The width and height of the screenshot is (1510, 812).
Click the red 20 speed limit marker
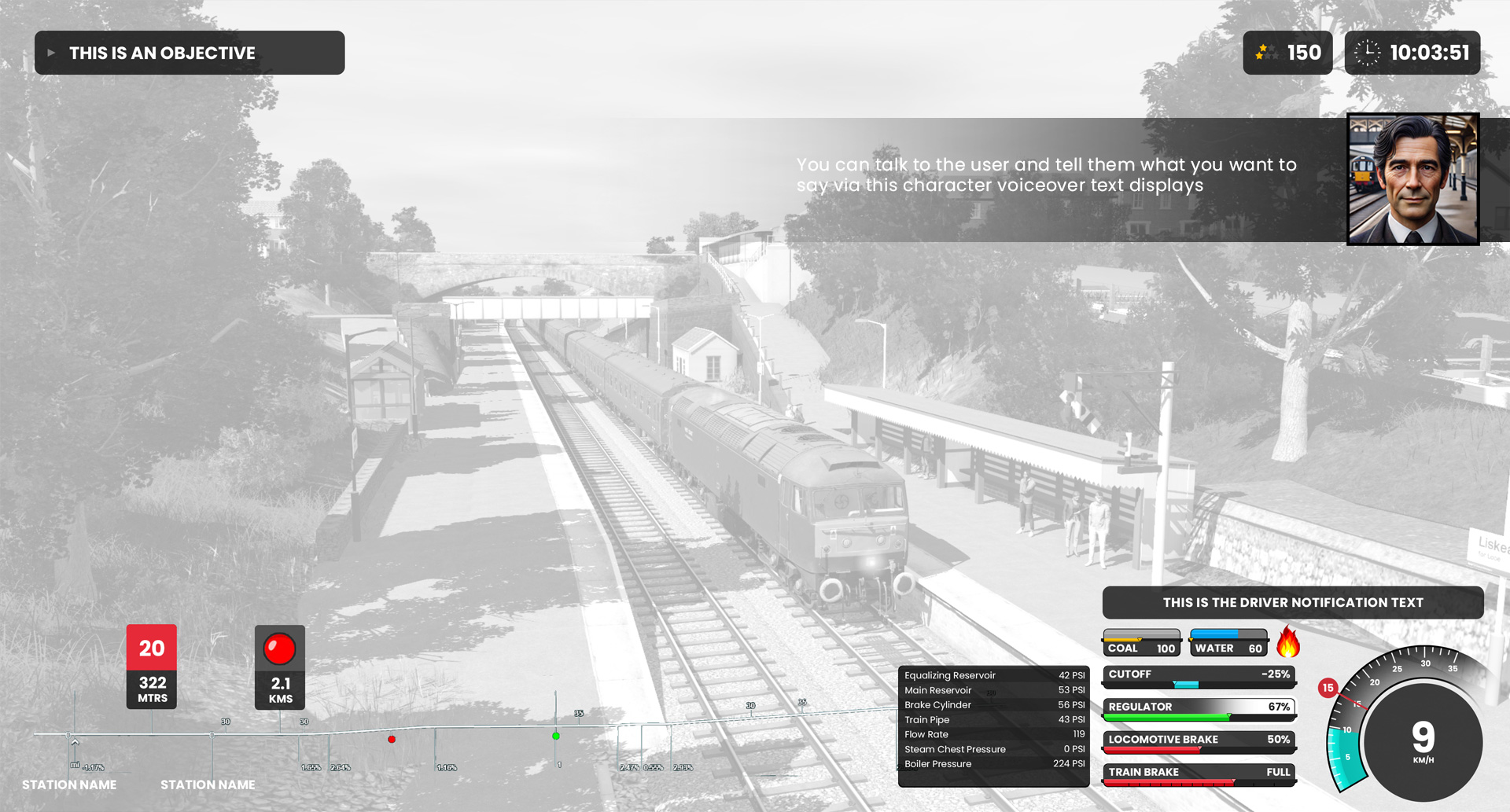click(x=151, y=648)
